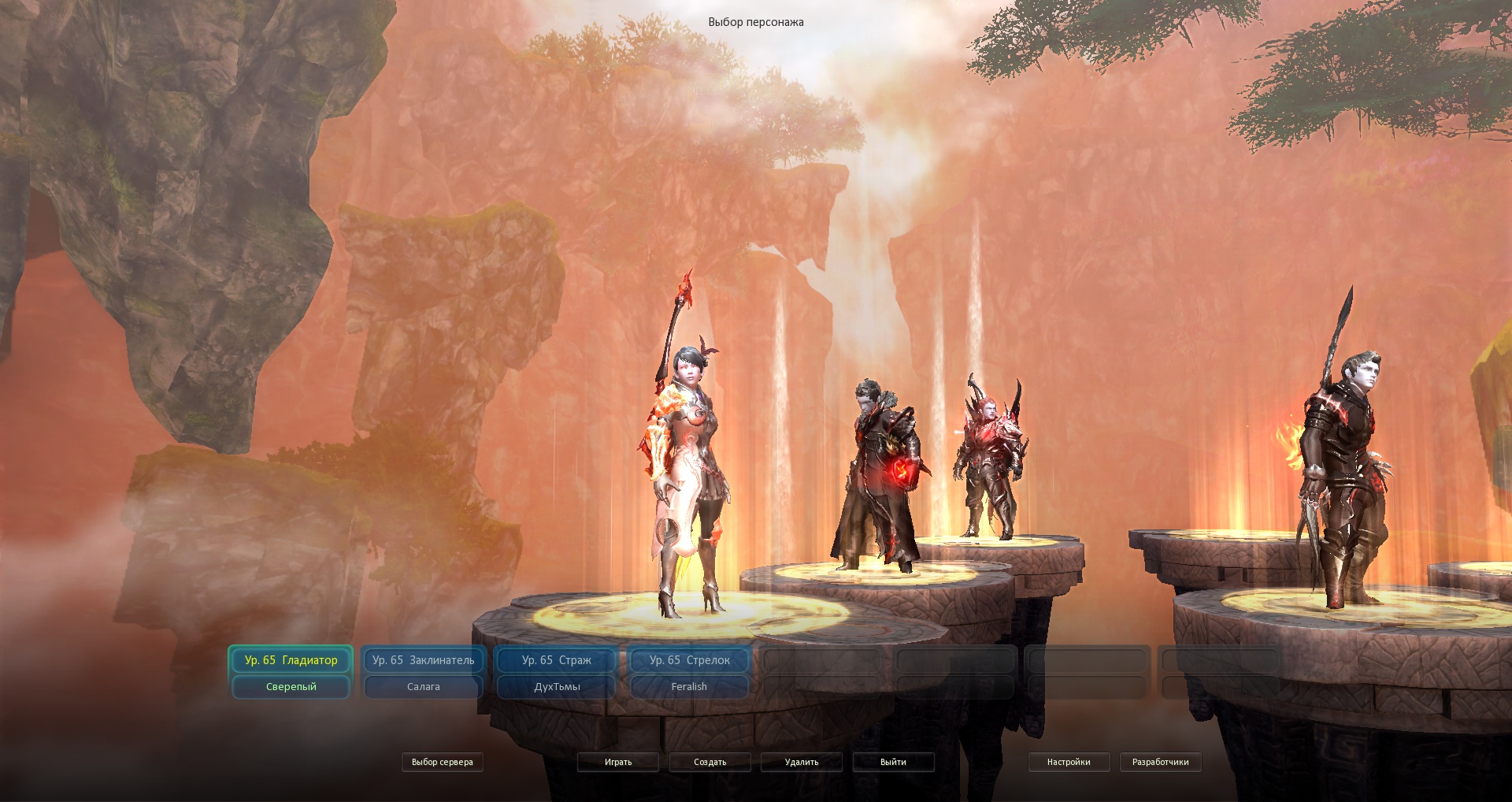Viewport: 1512px width, 802px height.
Task: Show the Разработчики credits
Action: pos(1160,762)
